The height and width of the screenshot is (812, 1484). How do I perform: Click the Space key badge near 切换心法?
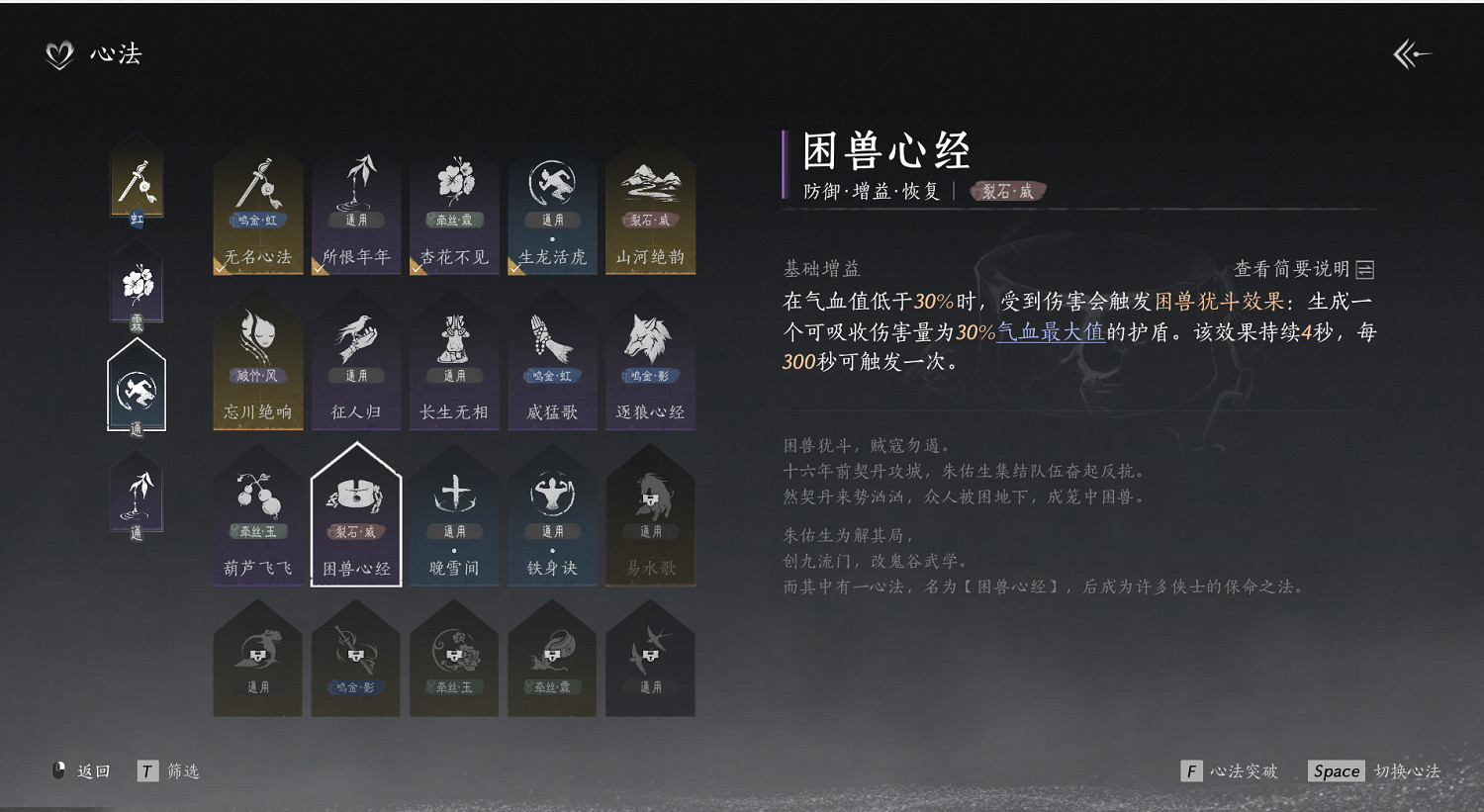[1335, 771]
